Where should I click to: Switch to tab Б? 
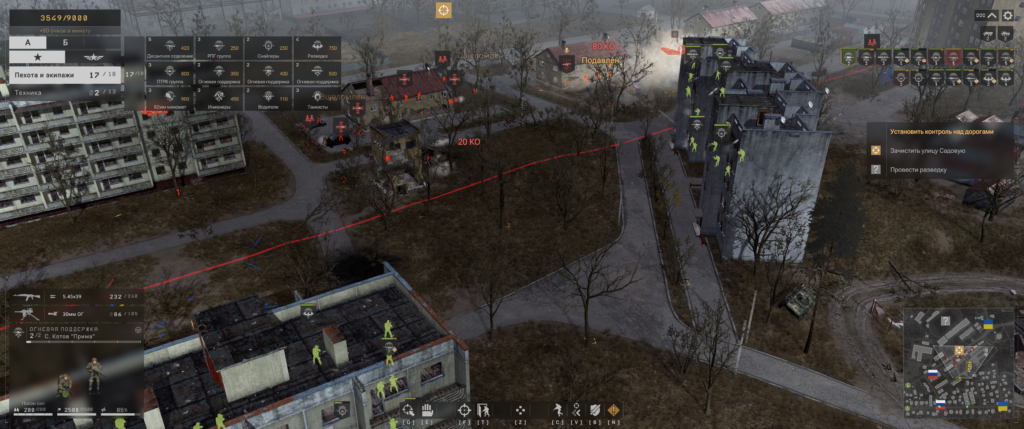click(66, 43)
